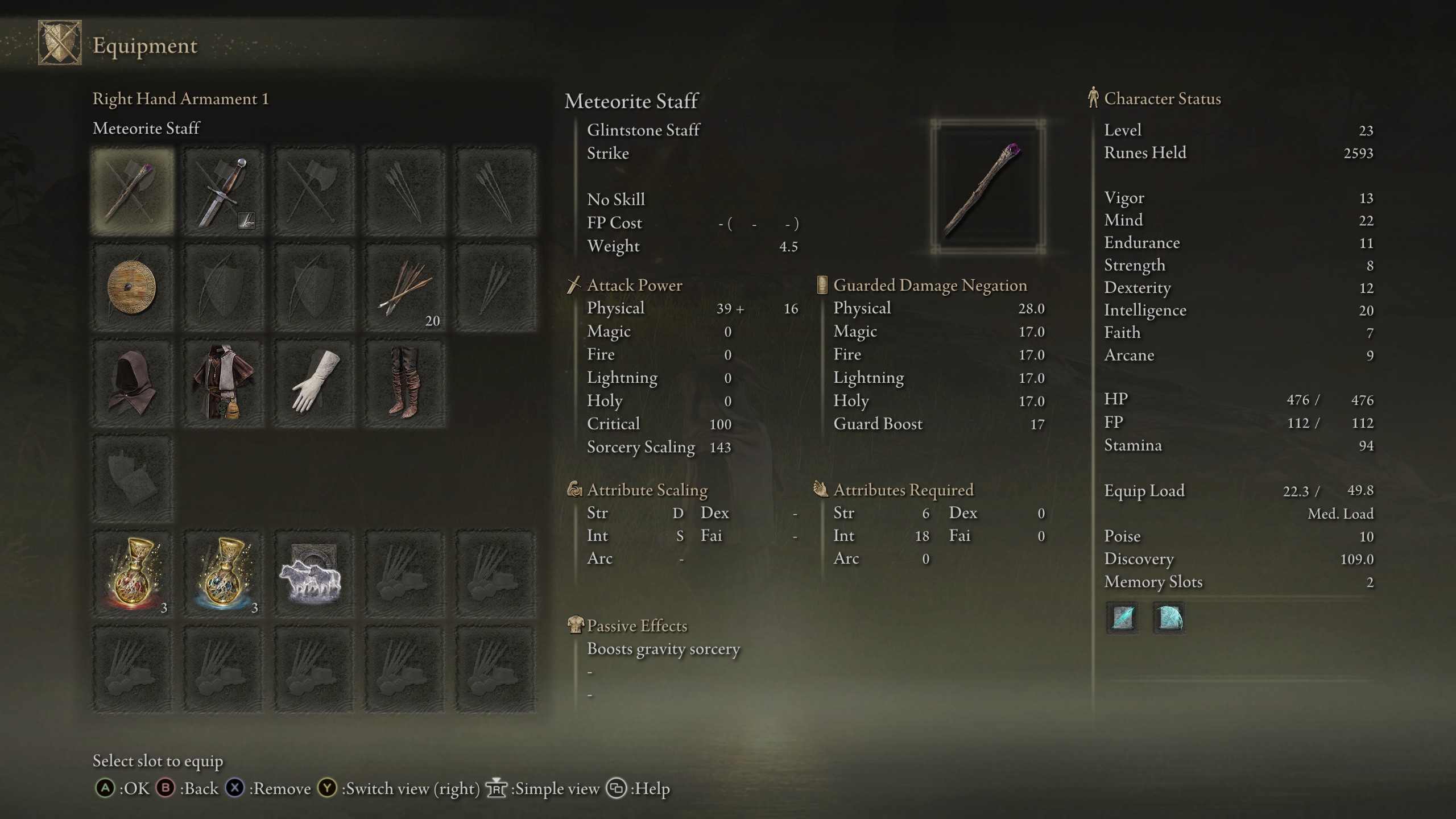Select the crimson tears flask slot
Image resolution: width=1456 pixels, height=819 pixels.
(133, 574)
